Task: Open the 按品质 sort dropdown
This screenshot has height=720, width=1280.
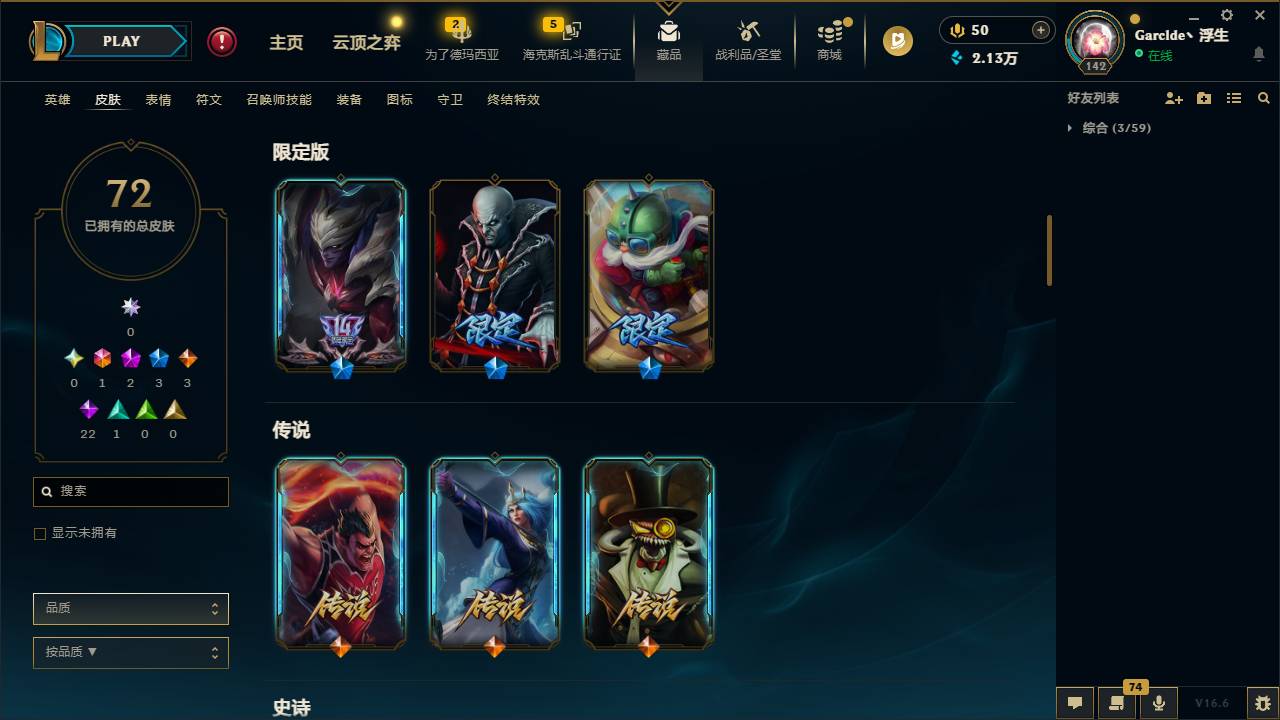Action: pyautogui.click(x=130, y=652)
